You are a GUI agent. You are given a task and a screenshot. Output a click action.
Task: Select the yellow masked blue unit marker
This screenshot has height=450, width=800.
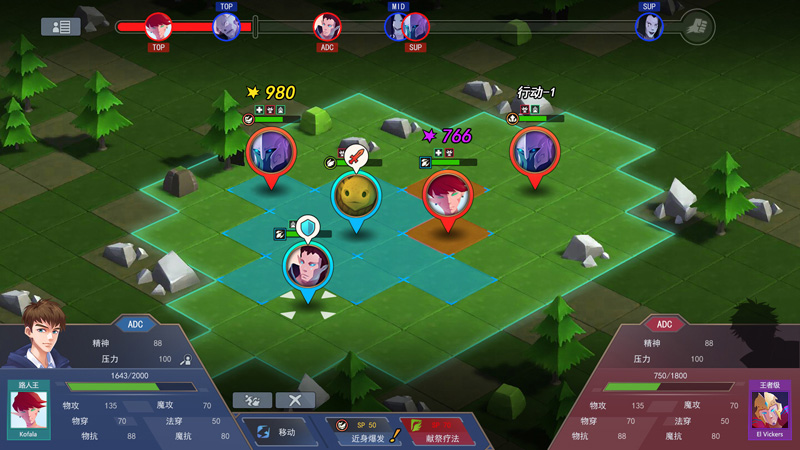pyautogui.click(x=355, y=195)
